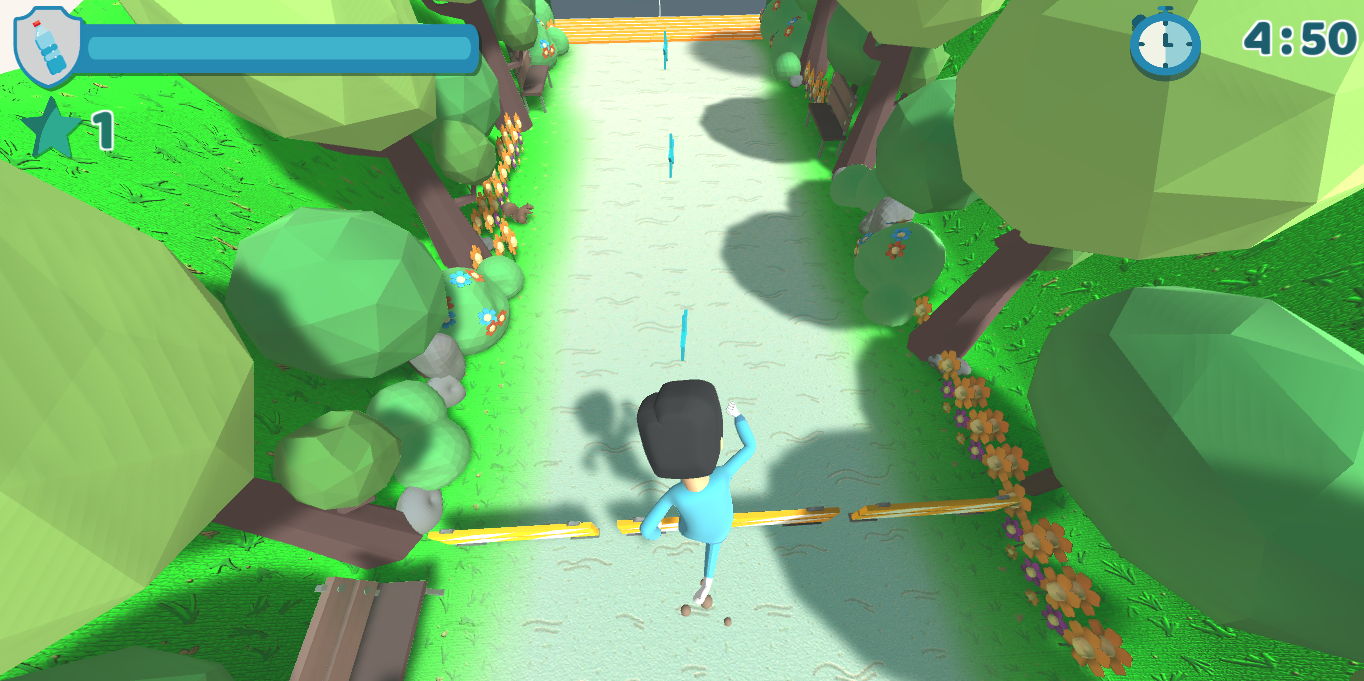
Task: Click the water bottle shield icon
Action: (47, 45)
